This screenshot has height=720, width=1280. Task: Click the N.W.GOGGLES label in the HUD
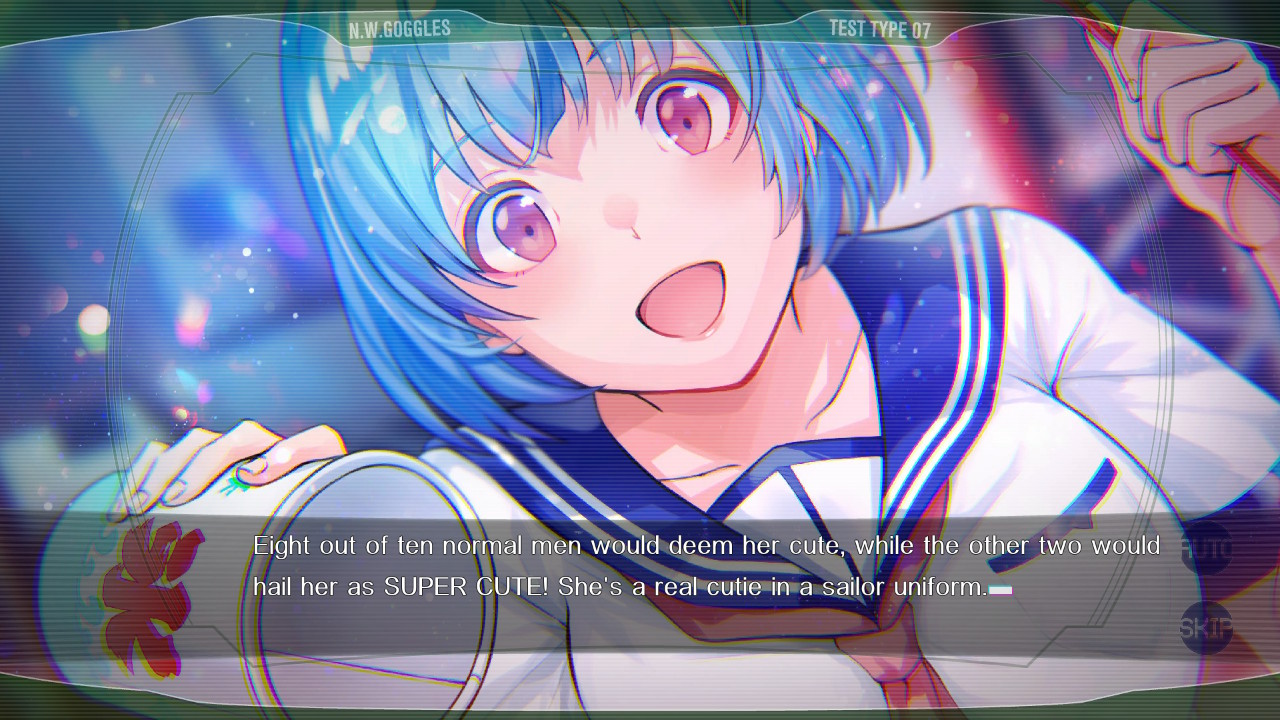pyautogui.click(x=399, y=28)
